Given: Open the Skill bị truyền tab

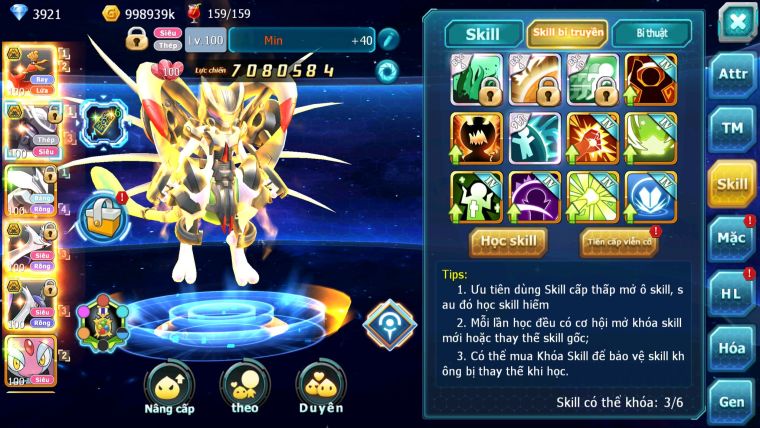Looking at the screenshot, I should click(567, 33).
